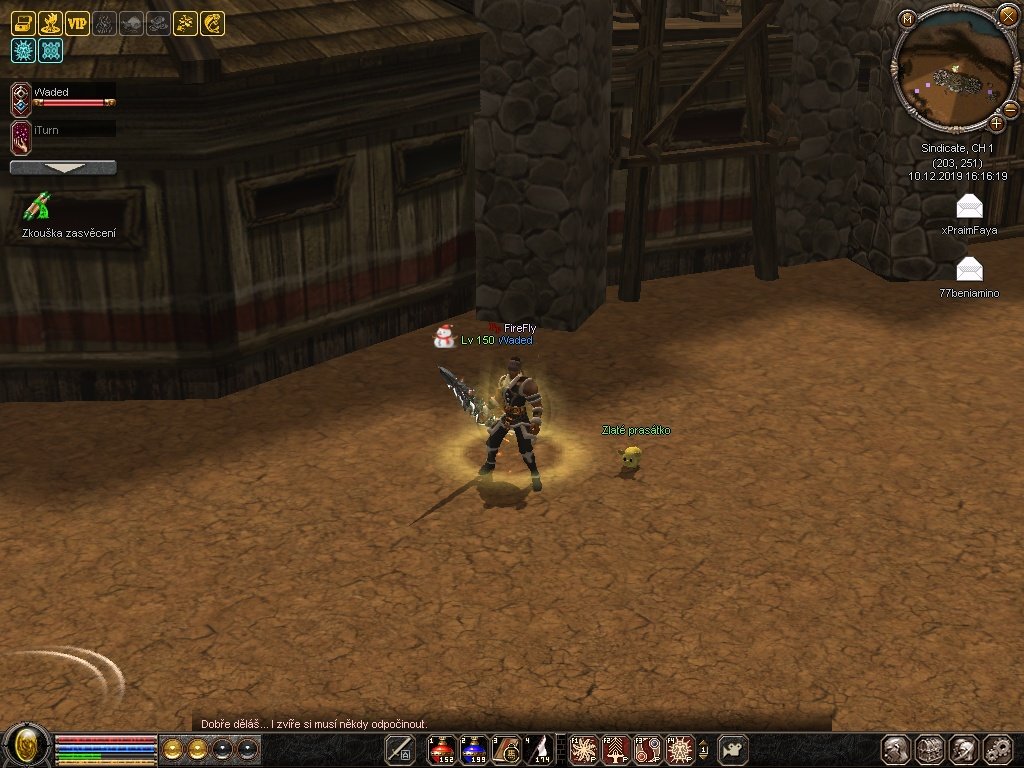This screenshot has height=768, width=1024.
Task: Zoom in the minimap with plus button
Action: [996, 124]
